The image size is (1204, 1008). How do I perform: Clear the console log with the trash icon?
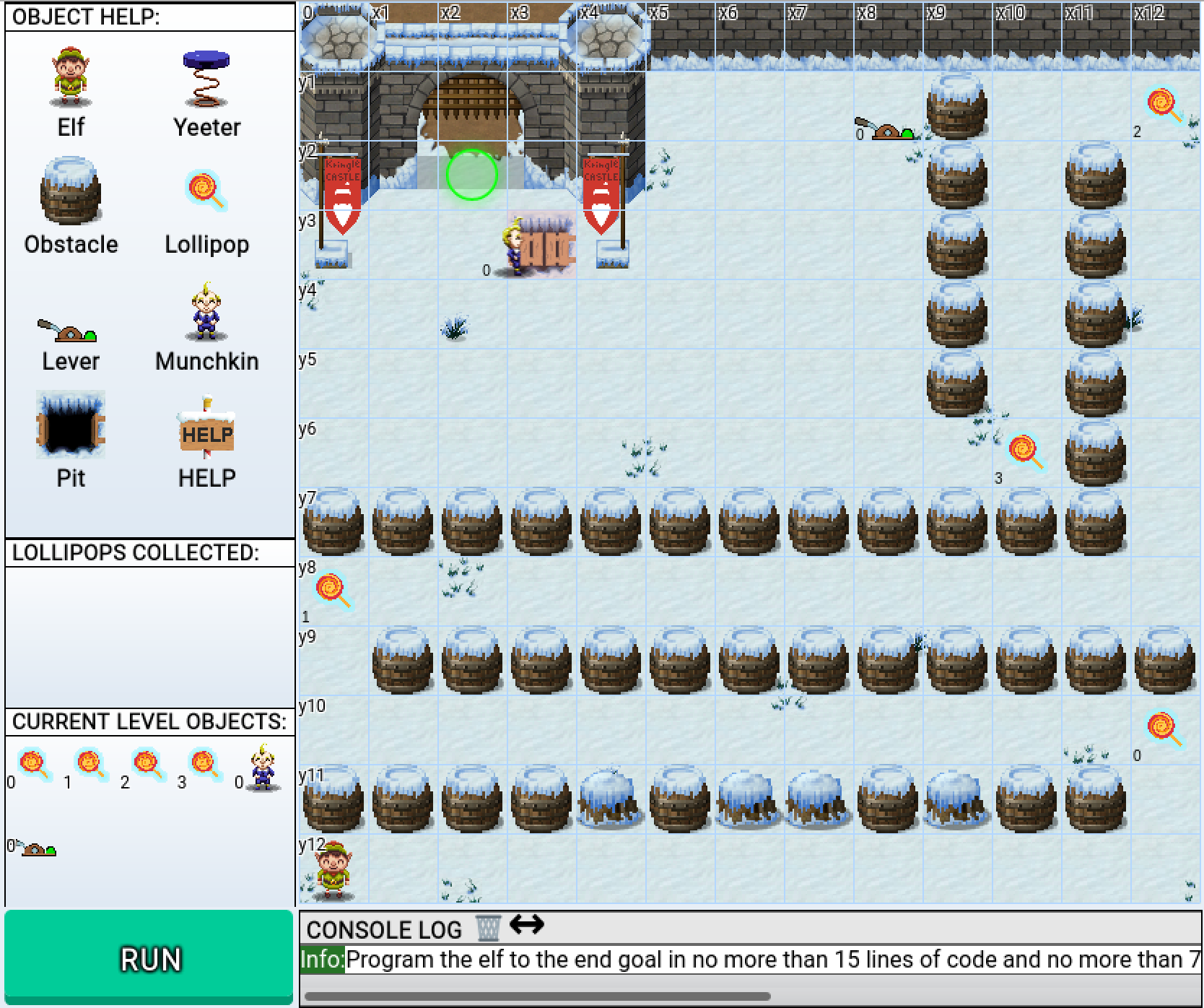pyautogui.click(x=488, y=928)
